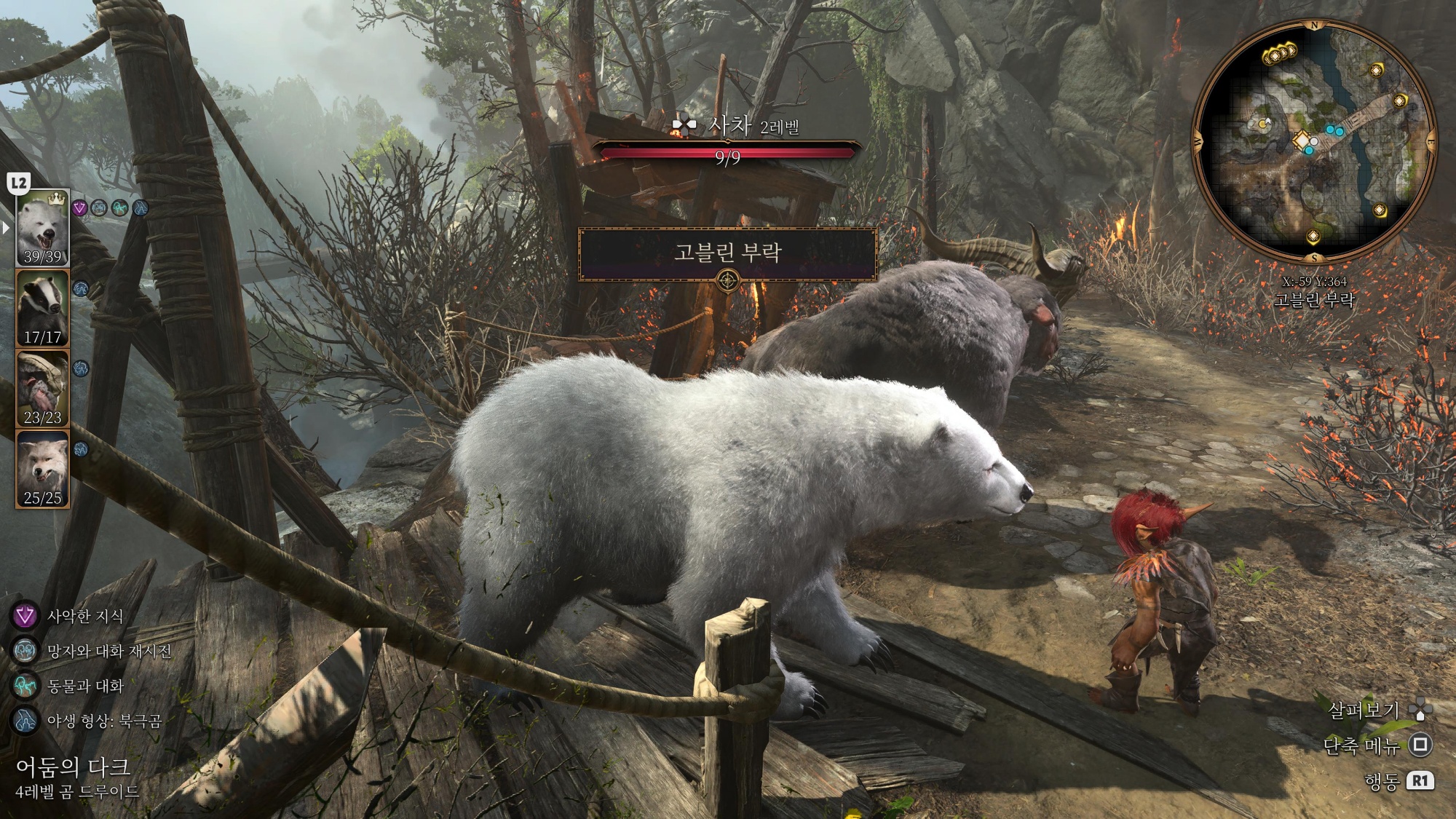The width and height of the screenshot is (1456, 819).
Task: Click the 고블린 부락 location banner
Action: pyautogui.click(x=727, y=253)
